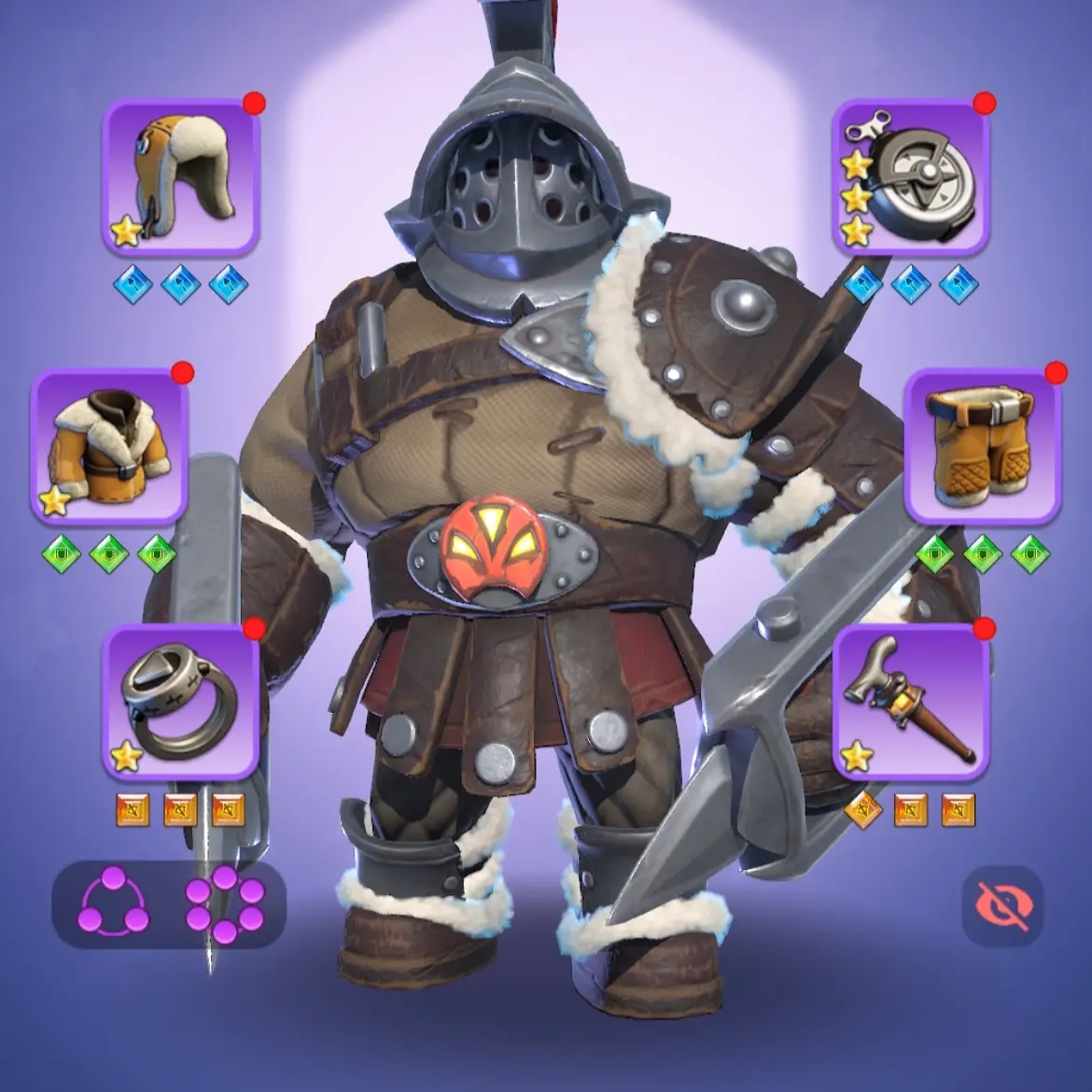Select the six-dot circle formation icon
Image resolution: width=1092 pixels, height=1092 pixels.
[x=224, y=903]
